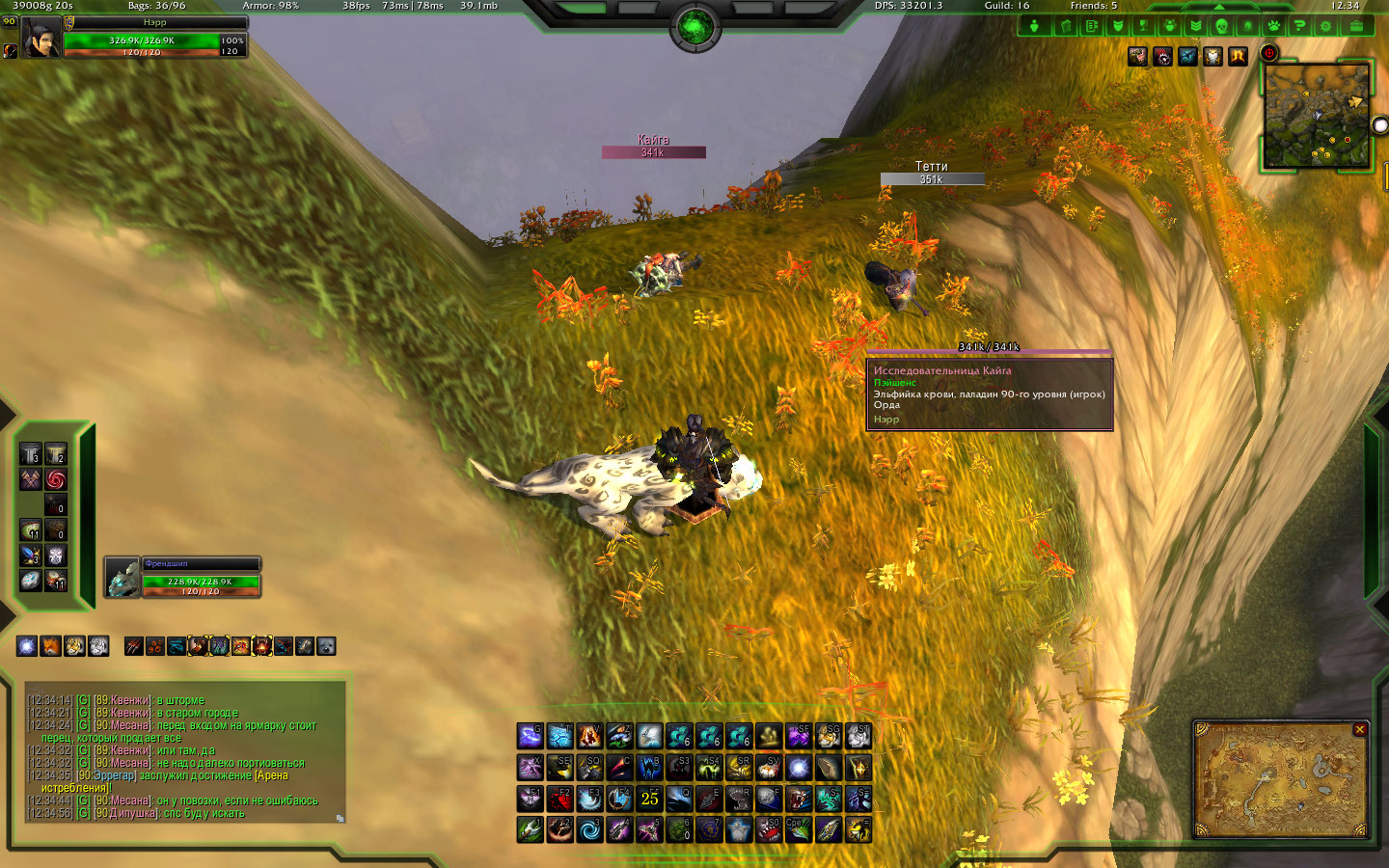Click the question mark help button
Screen dimensions: 1389x868
pos(1300,26)
